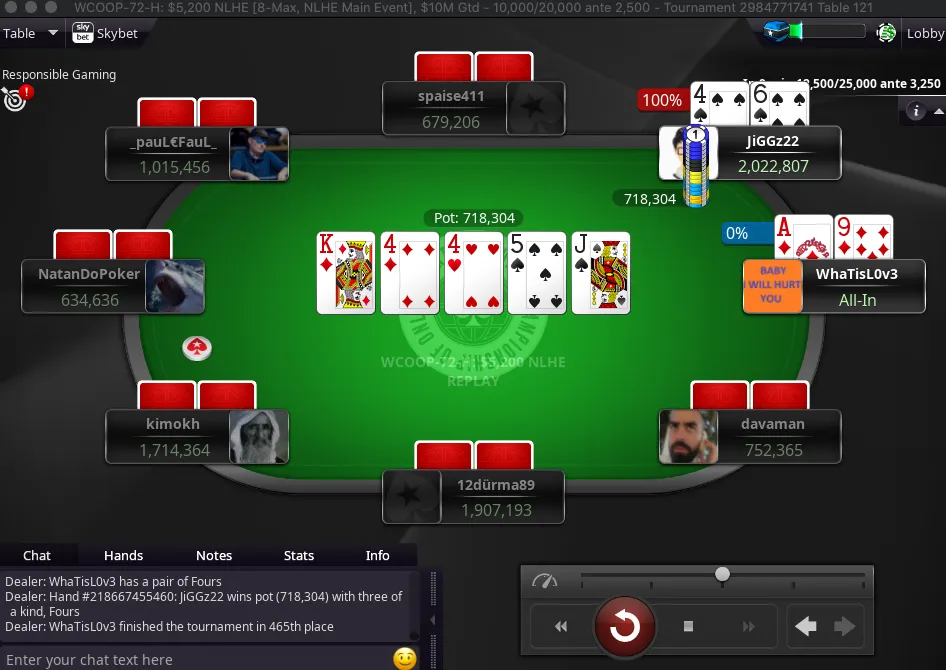Return to the Lobby

pos(924,33)
